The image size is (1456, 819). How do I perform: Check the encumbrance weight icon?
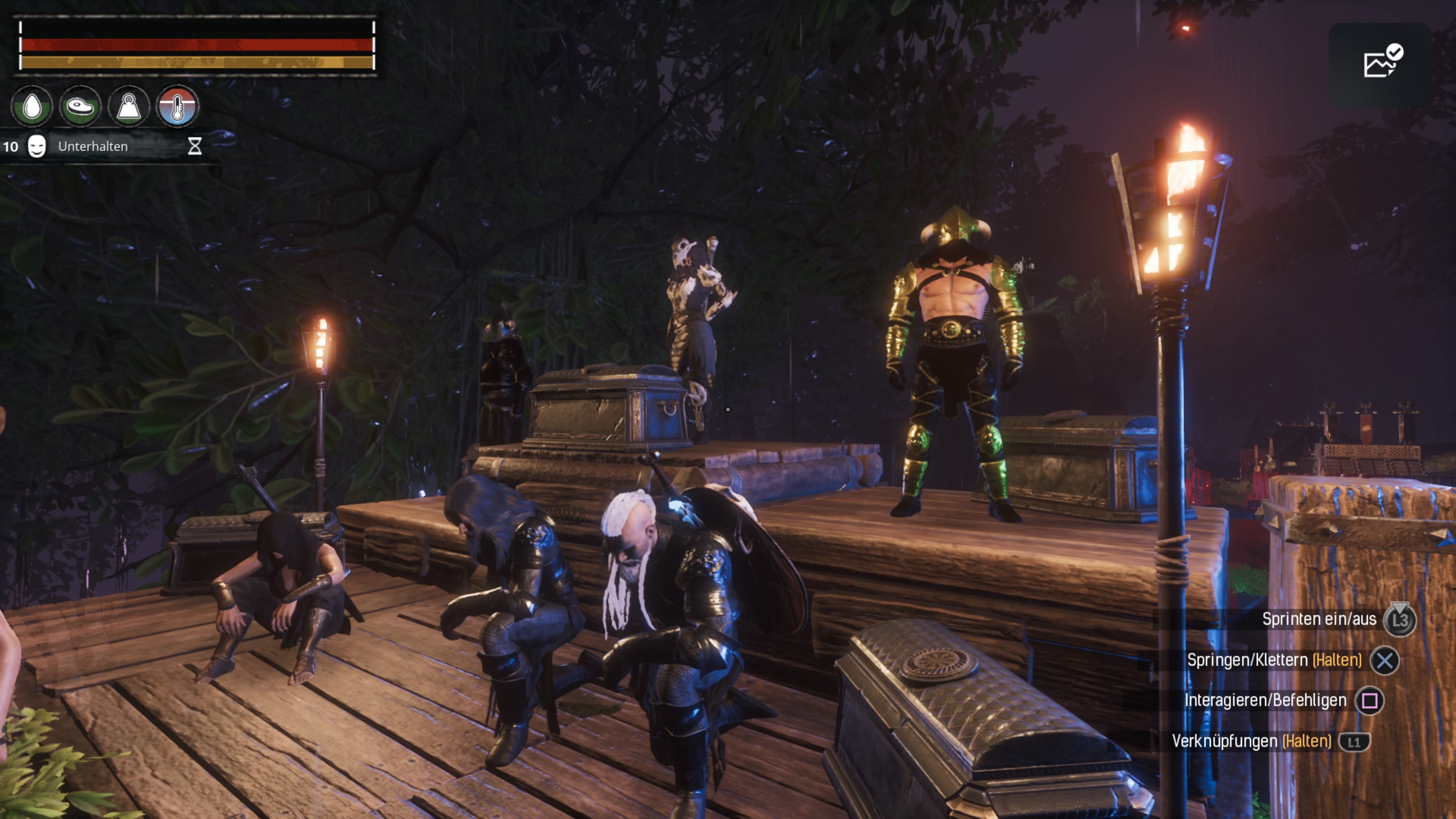tap(129, 106)
